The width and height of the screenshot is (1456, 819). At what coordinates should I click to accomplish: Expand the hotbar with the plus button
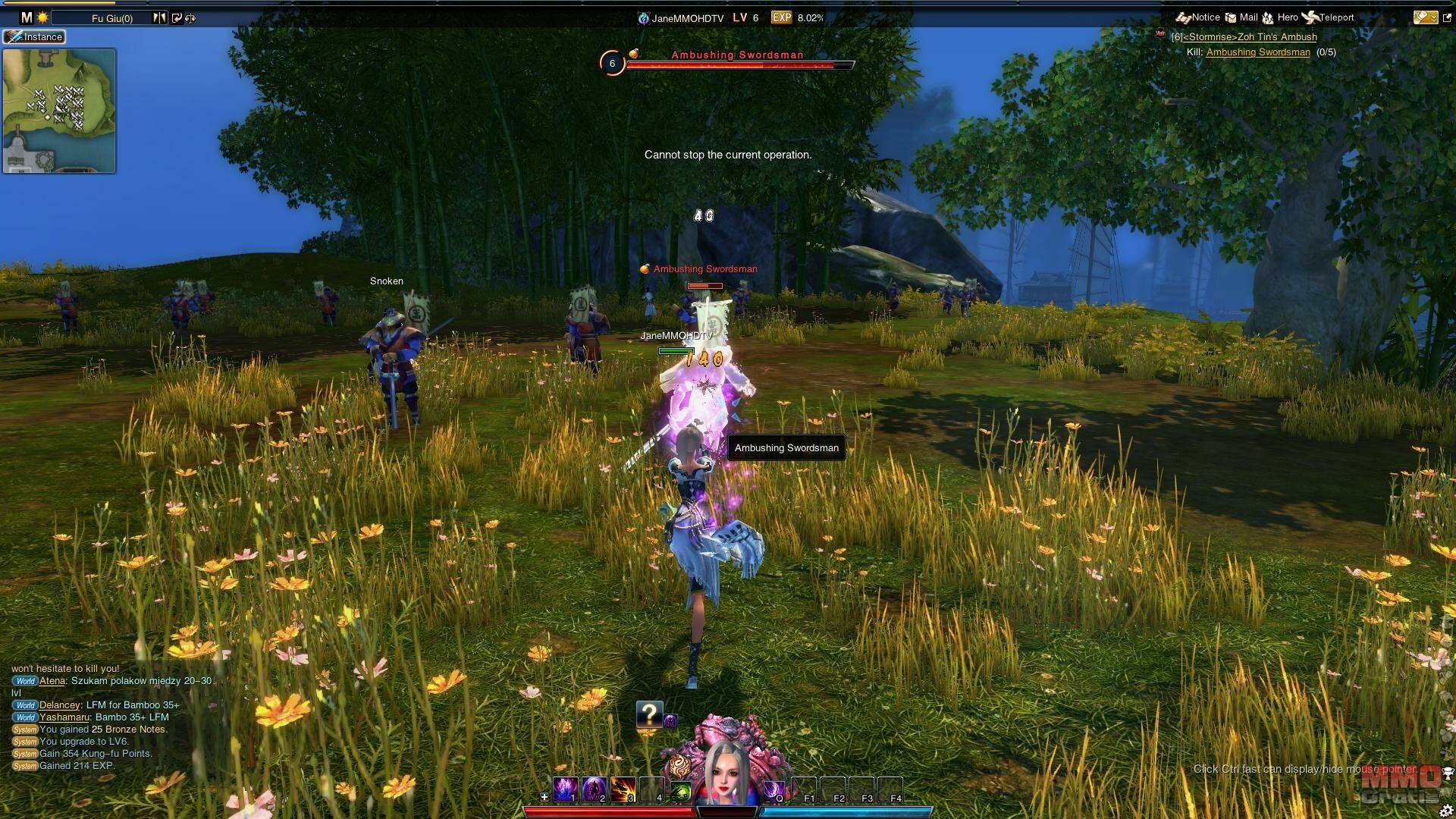click(544, 797)
